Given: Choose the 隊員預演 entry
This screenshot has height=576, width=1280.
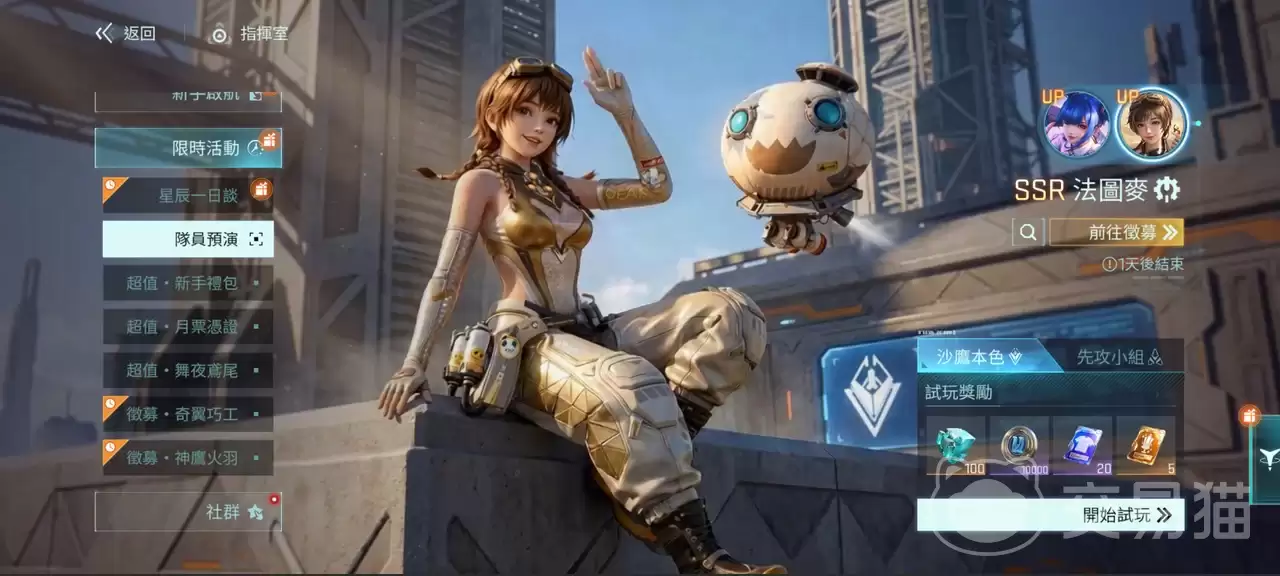Looking at the screenshot, I should [x=188, y=239].
